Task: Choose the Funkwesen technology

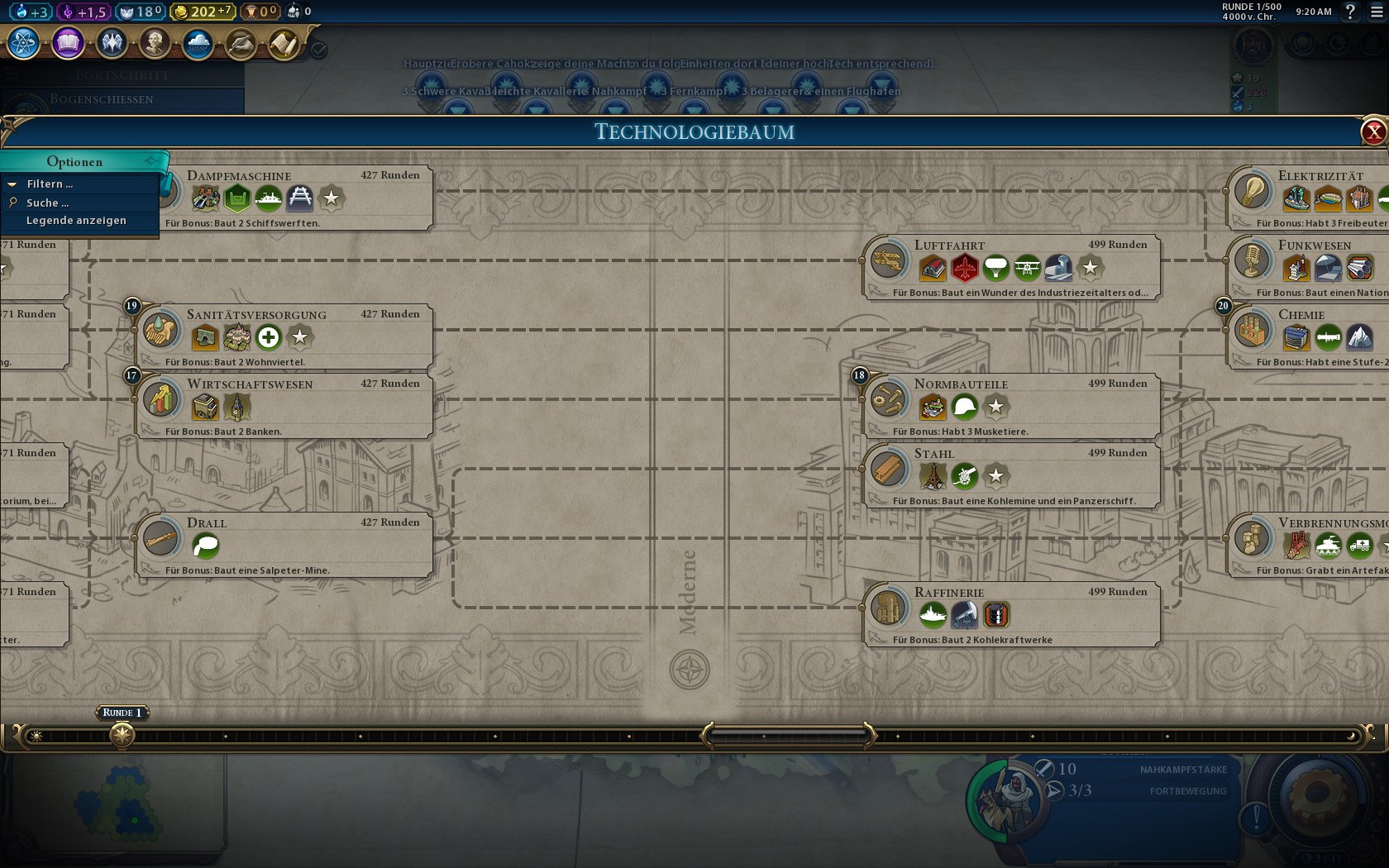Action: point(1315,246)
